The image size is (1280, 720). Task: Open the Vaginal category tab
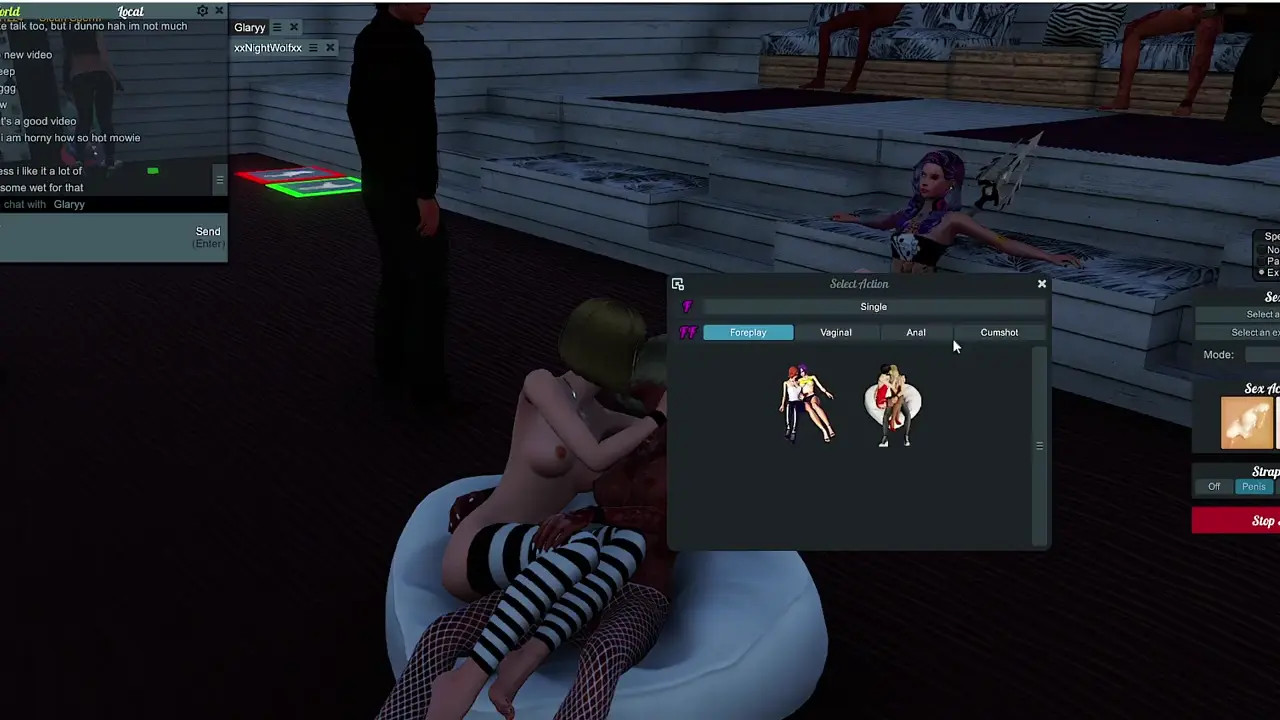click(x=836, y=332)
